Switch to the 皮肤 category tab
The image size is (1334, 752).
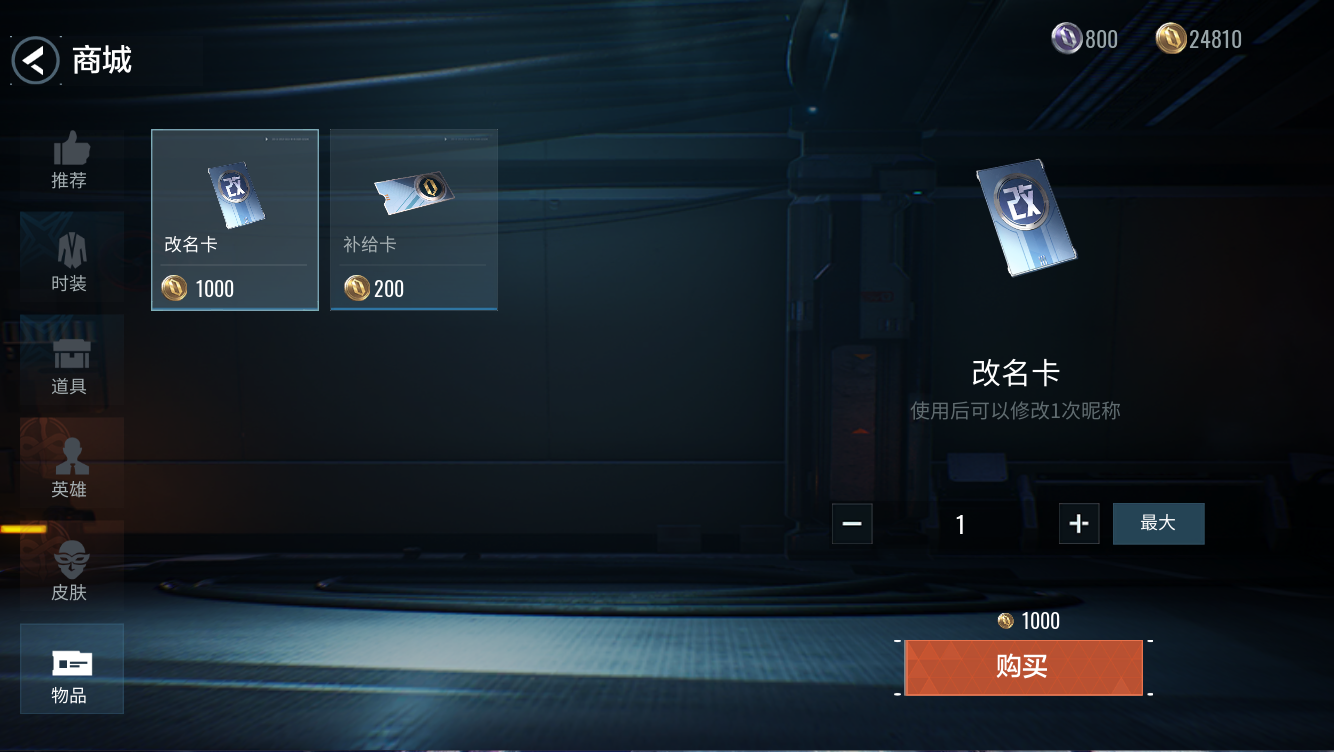(x=70, y=572)
